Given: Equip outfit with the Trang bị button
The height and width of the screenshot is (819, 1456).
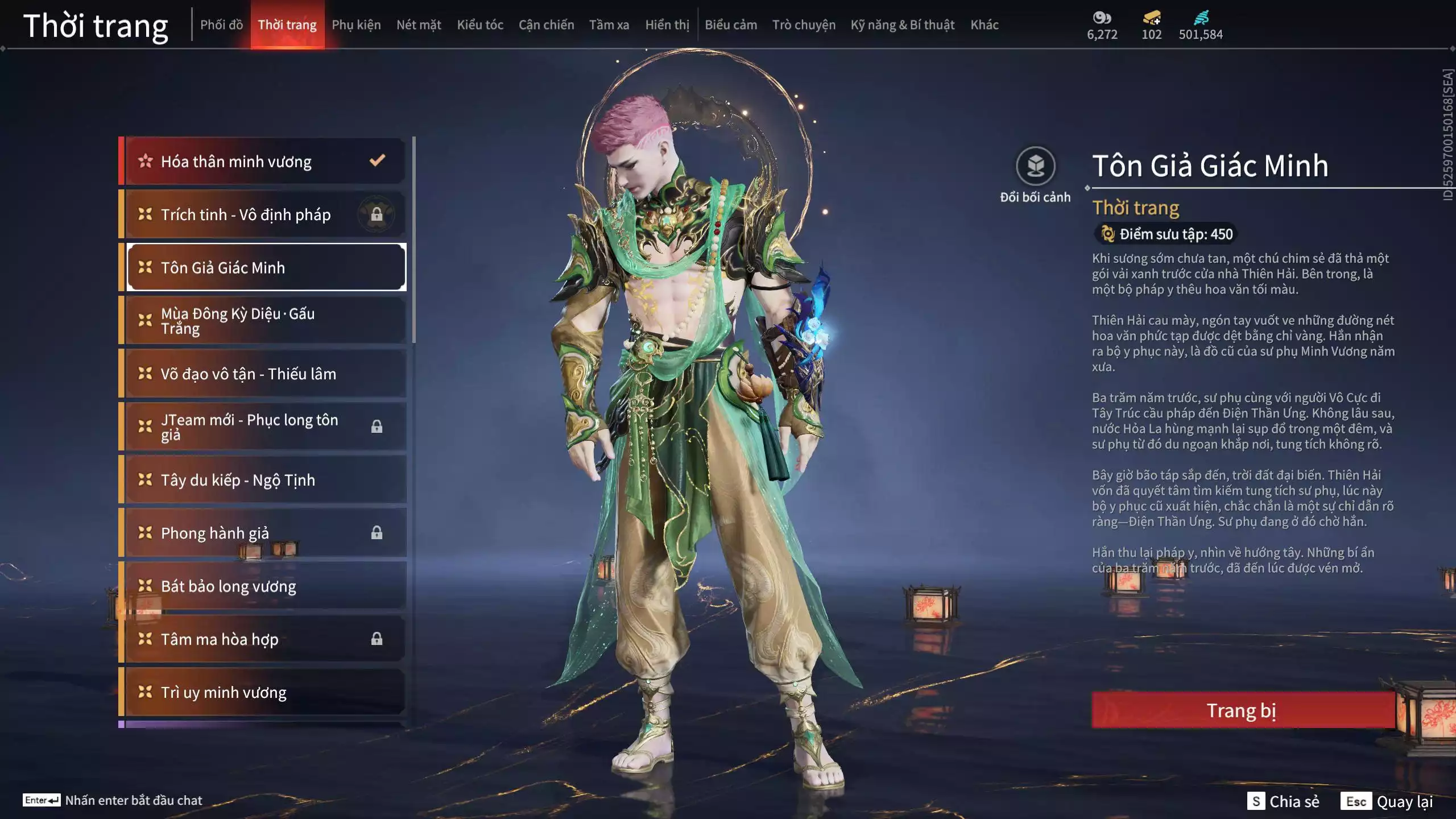Looking at the screenshot, I should point(1242,710).
